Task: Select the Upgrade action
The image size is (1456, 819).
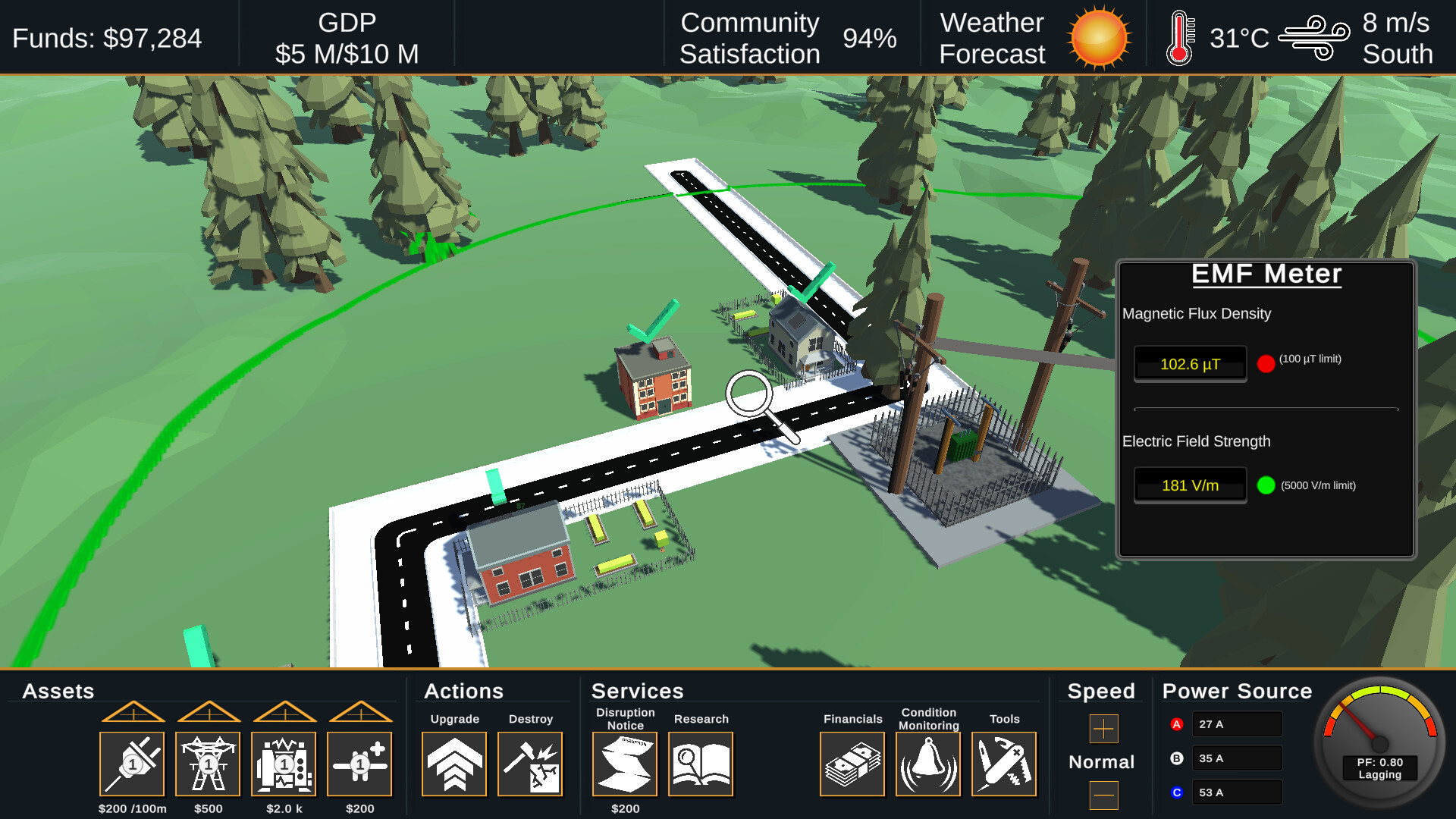Action: tap(453, 764)
